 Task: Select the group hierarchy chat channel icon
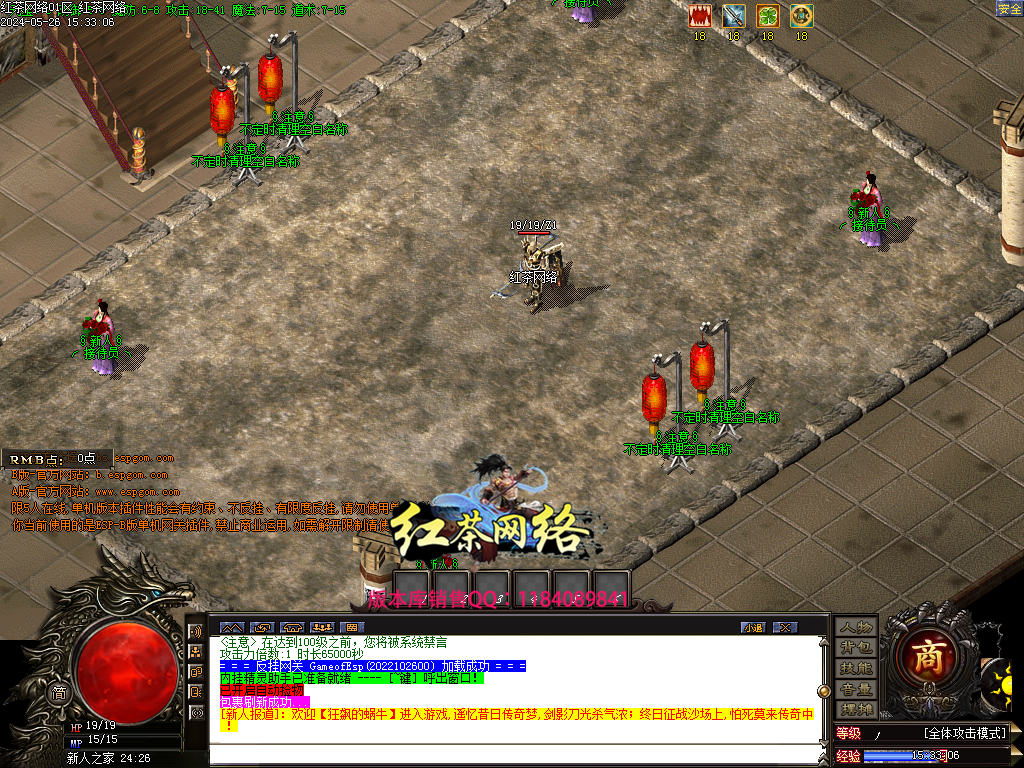[x=196, y=652]
